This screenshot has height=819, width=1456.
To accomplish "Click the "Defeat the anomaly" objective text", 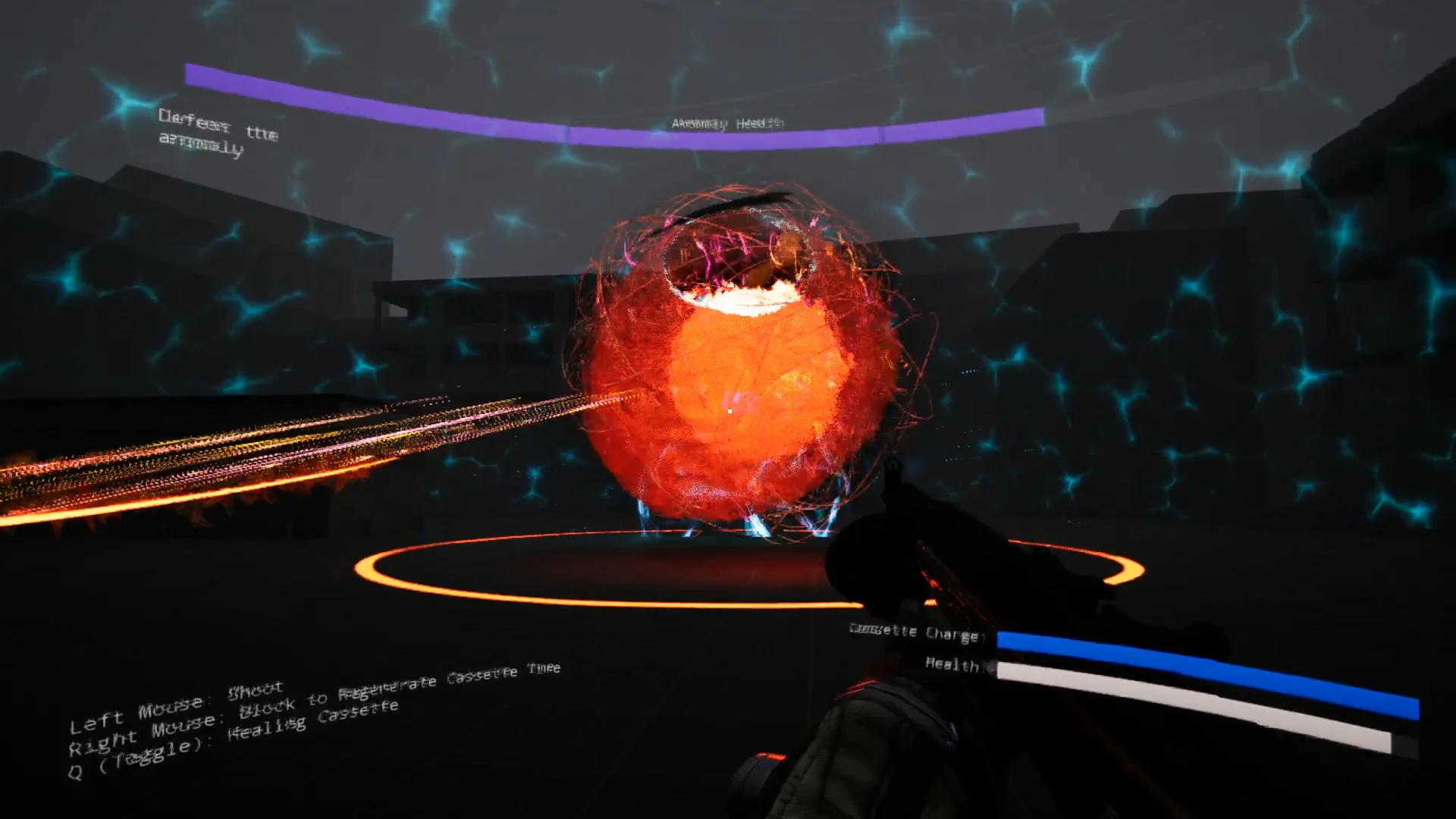I will [x=217, y=131].
